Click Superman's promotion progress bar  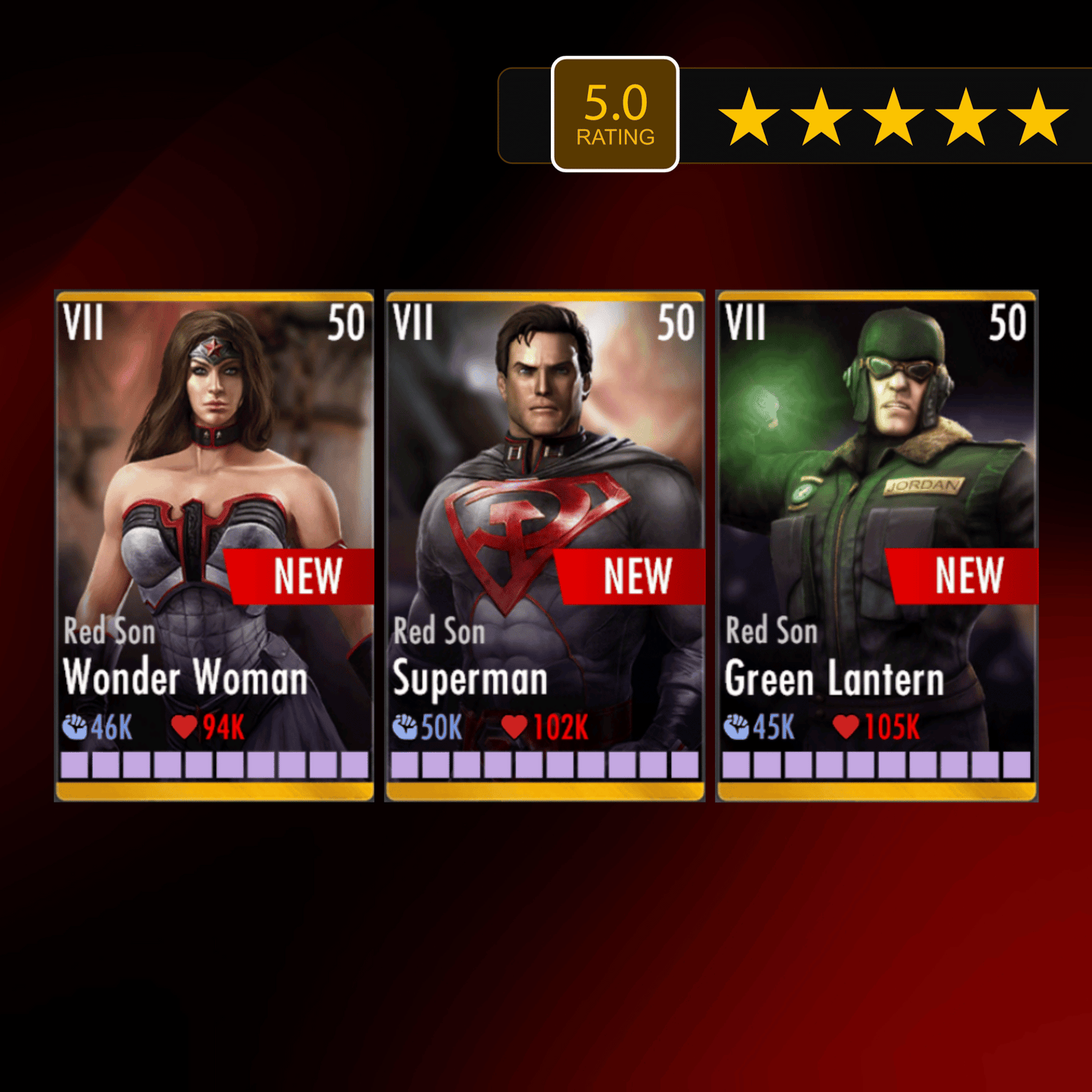(x=546, y=766)
